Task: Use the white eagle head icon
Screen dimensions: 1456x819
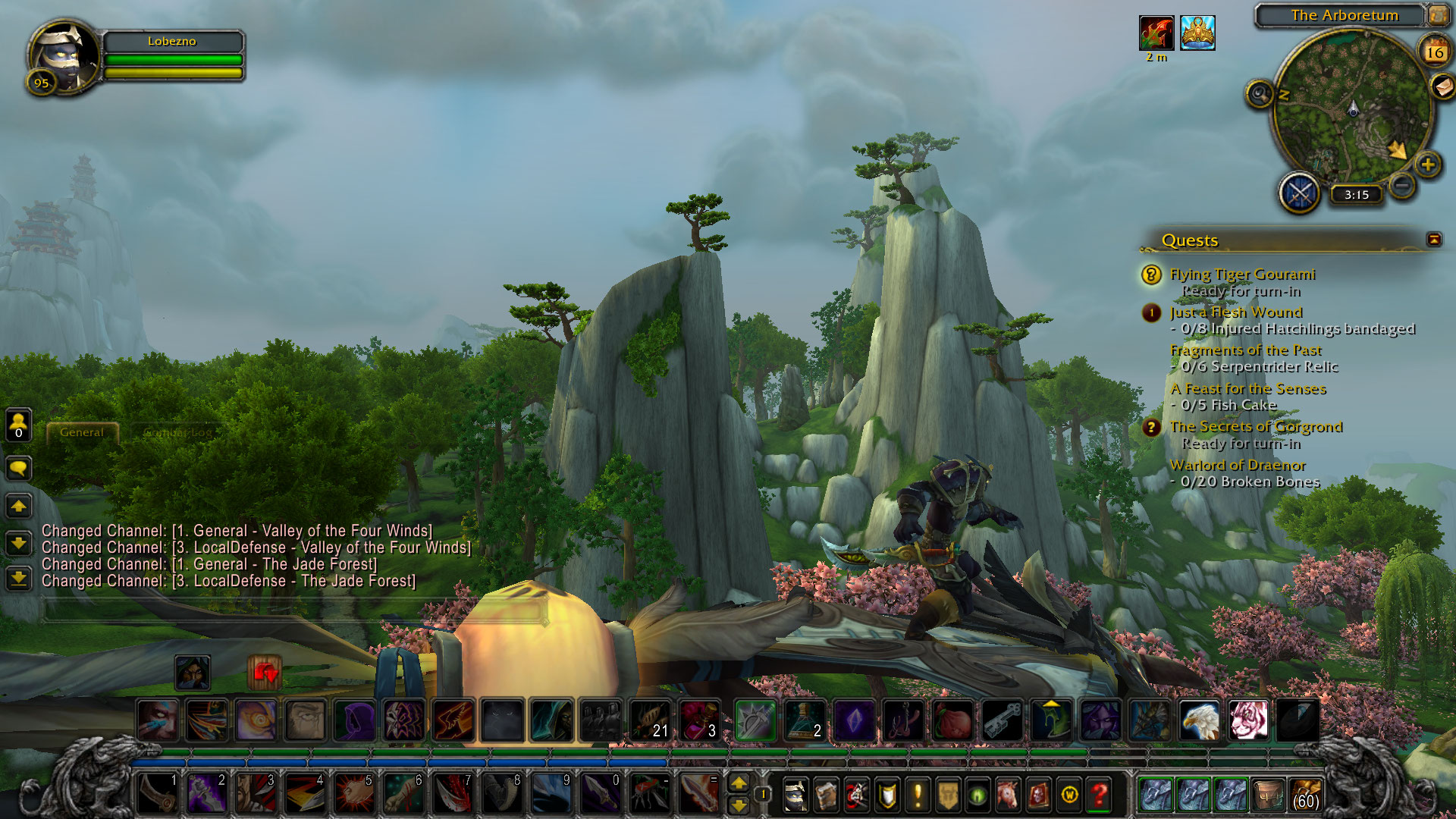Action: click(1199, 720)
